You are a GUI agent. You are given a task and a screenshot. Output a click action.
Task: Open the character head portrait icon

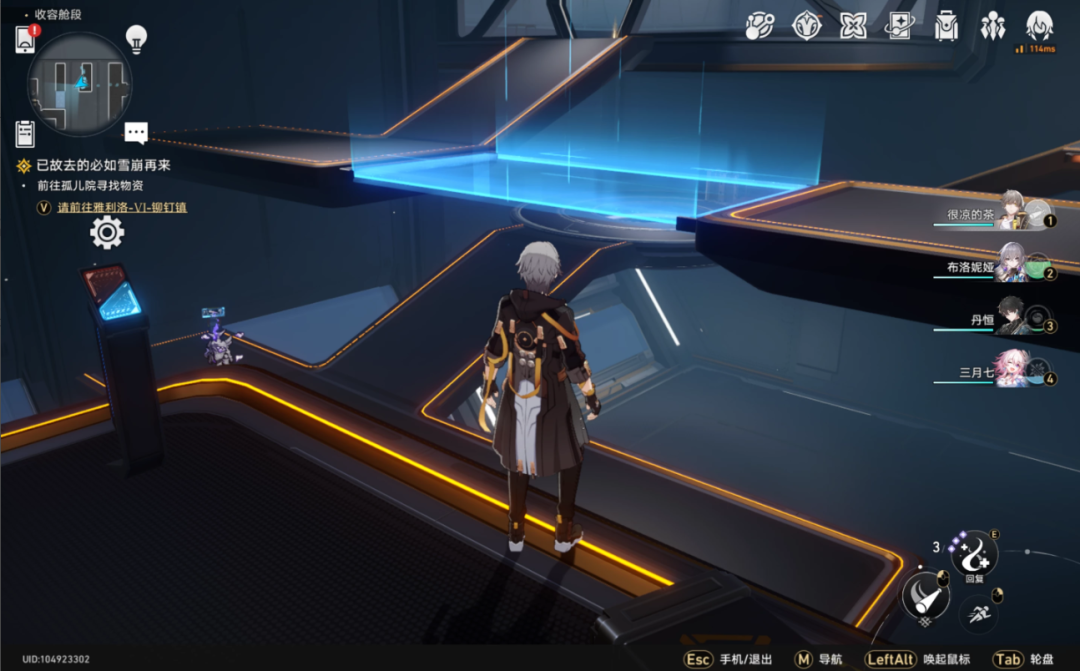click(1039, 24)
